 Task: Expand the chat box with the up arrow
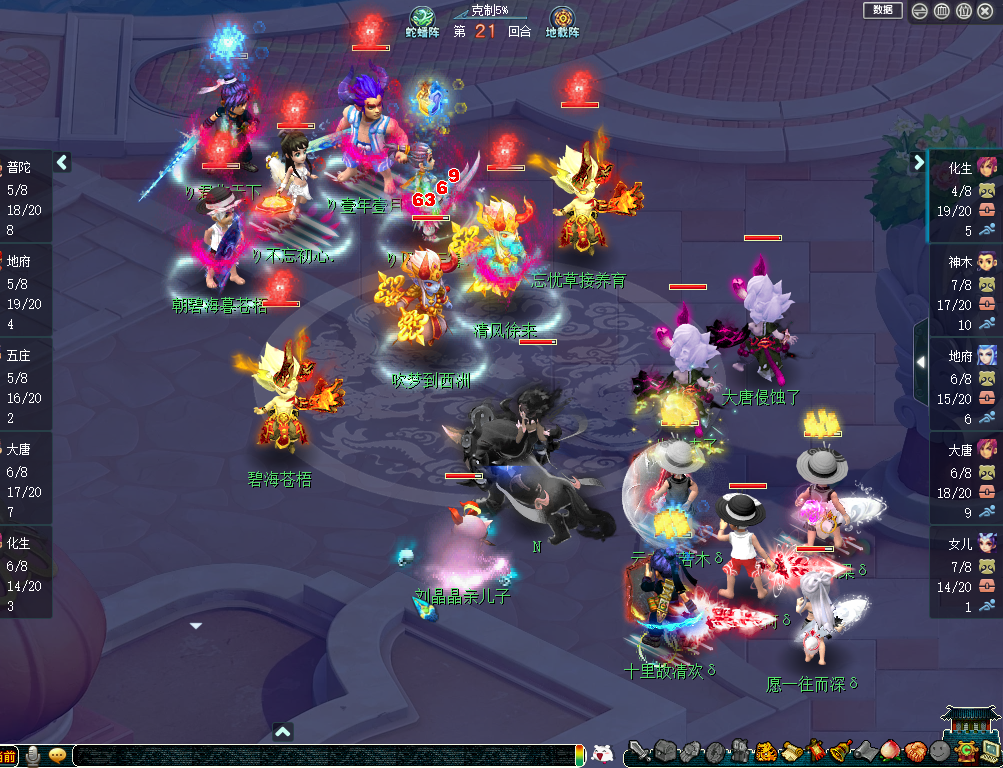283,732
